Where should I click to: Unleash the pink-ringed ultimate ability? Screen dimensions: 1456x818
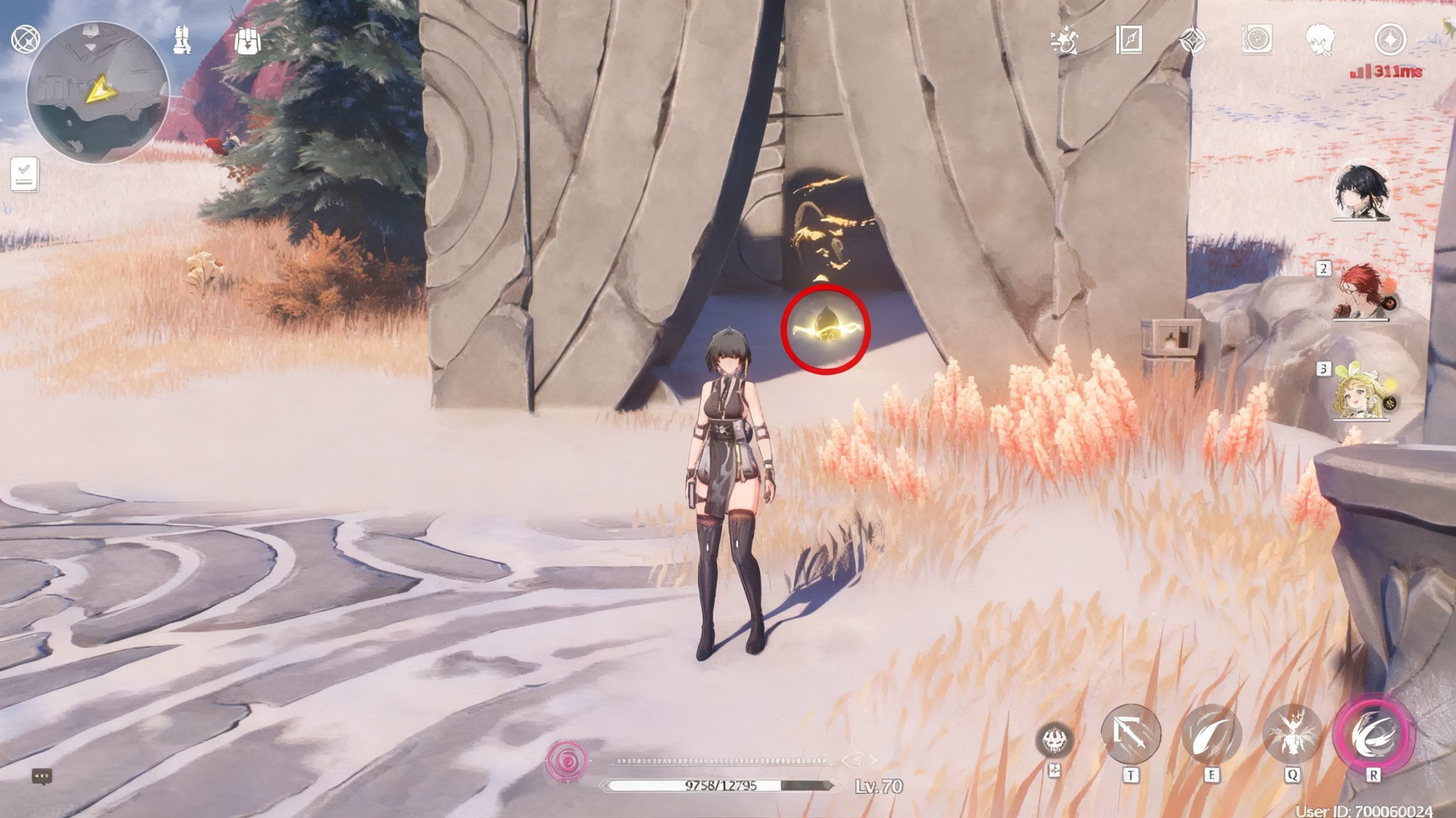tap(1373, 734)
